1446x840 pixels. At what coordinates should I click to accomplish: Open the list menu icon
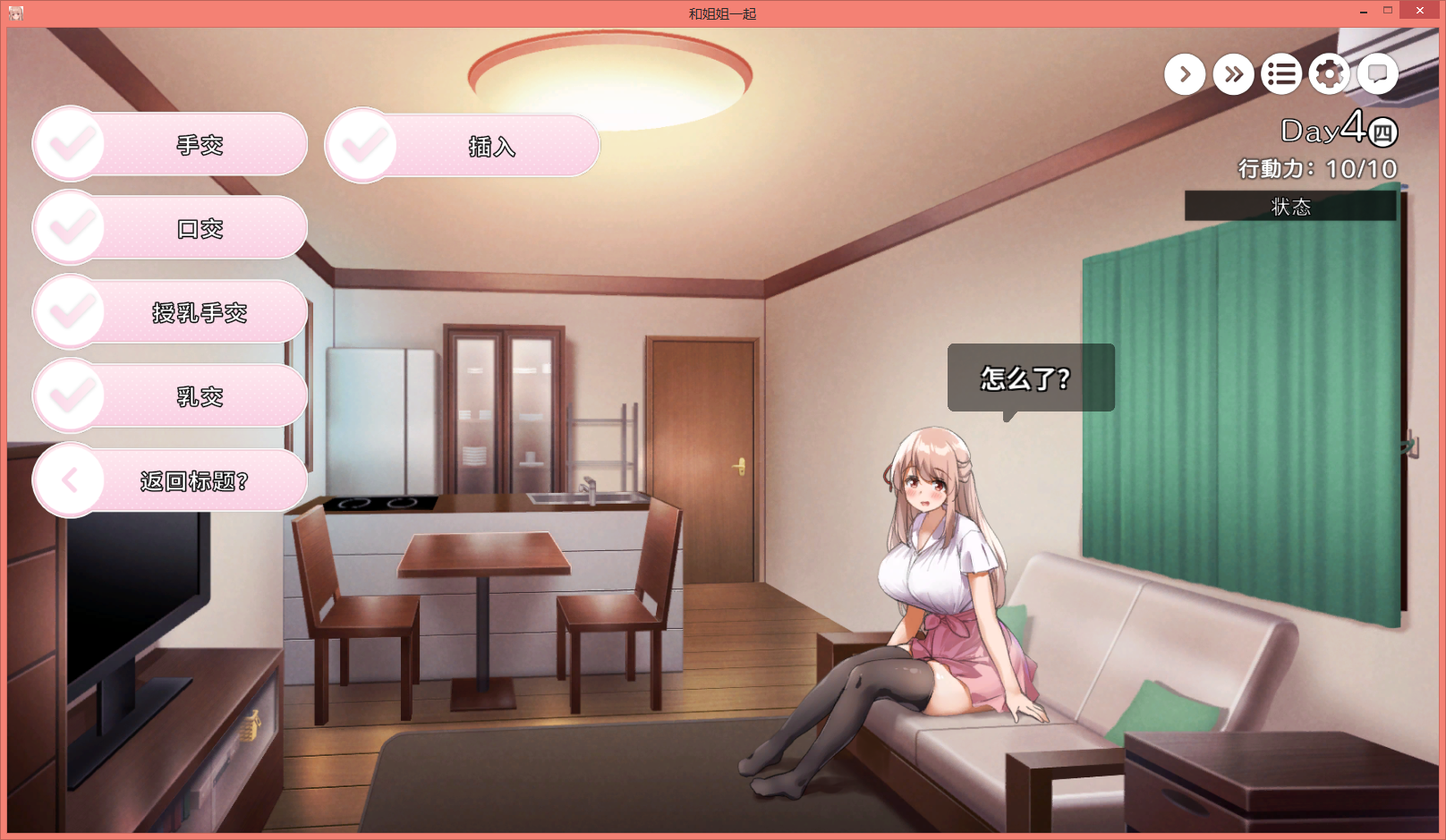[x=1281, y=74]
